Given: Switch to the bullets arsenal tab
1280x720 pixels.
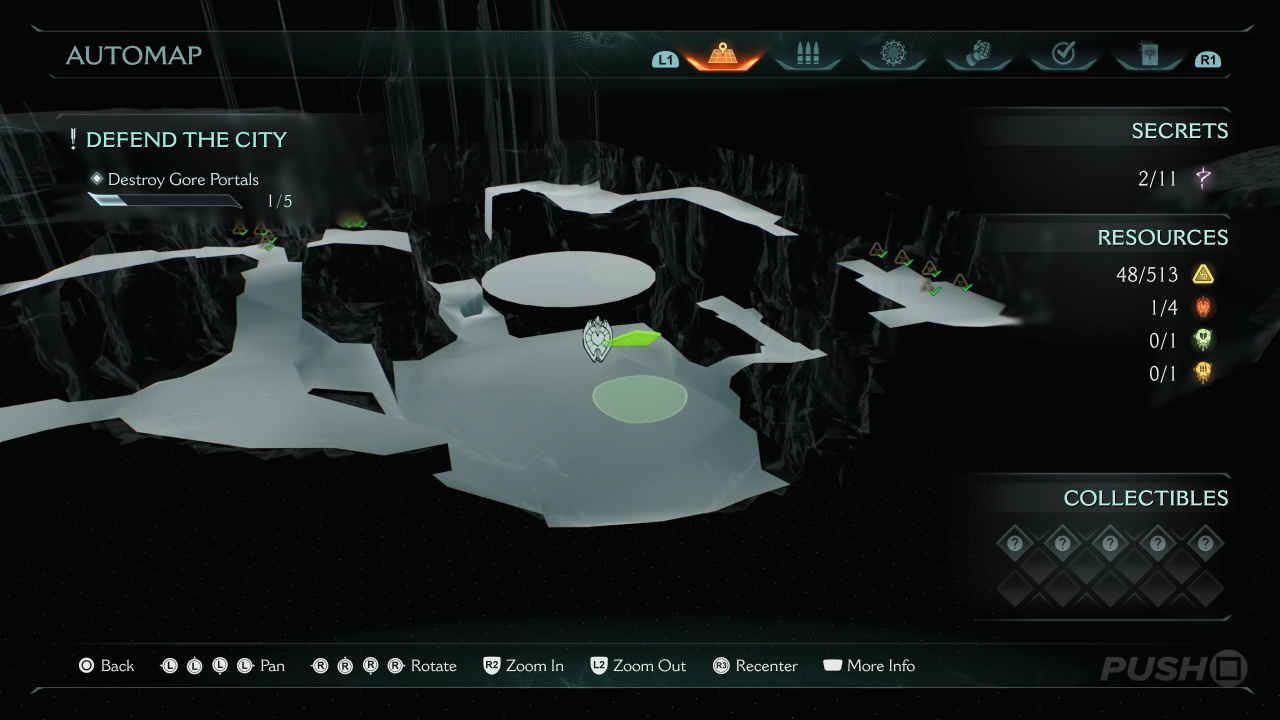Looking at the screenshot, I should pos(807,55).
